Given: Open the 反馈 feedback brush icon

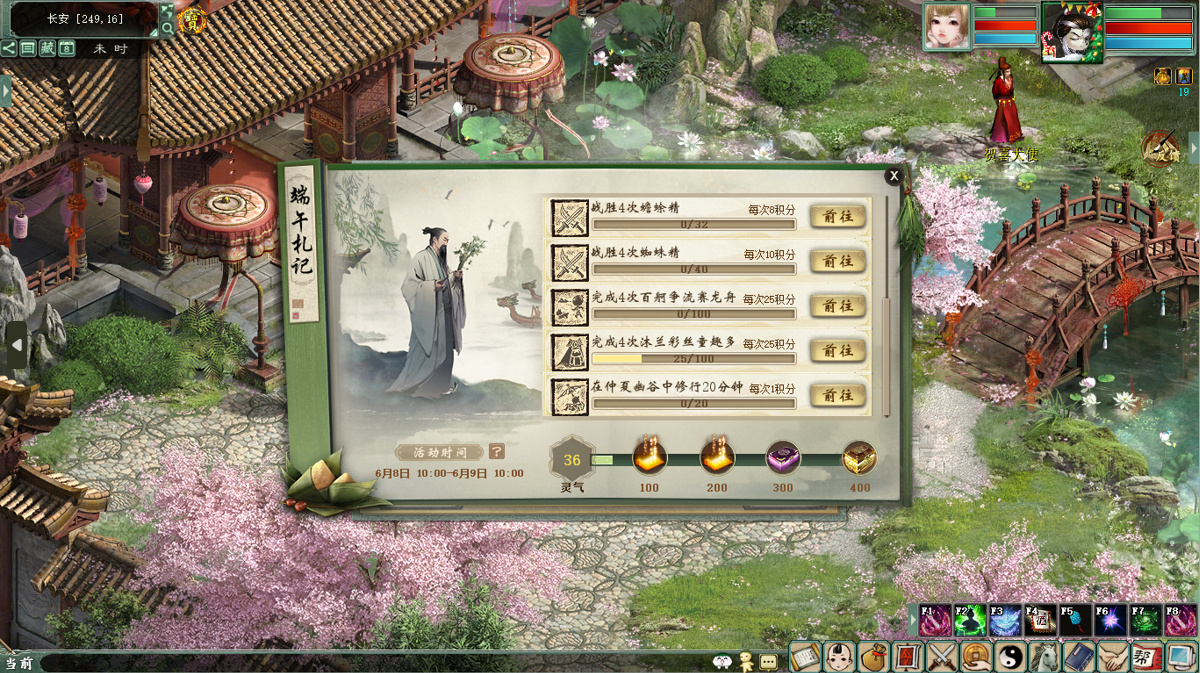Looking at the screenshot, I should click(x=1161, y=148).
